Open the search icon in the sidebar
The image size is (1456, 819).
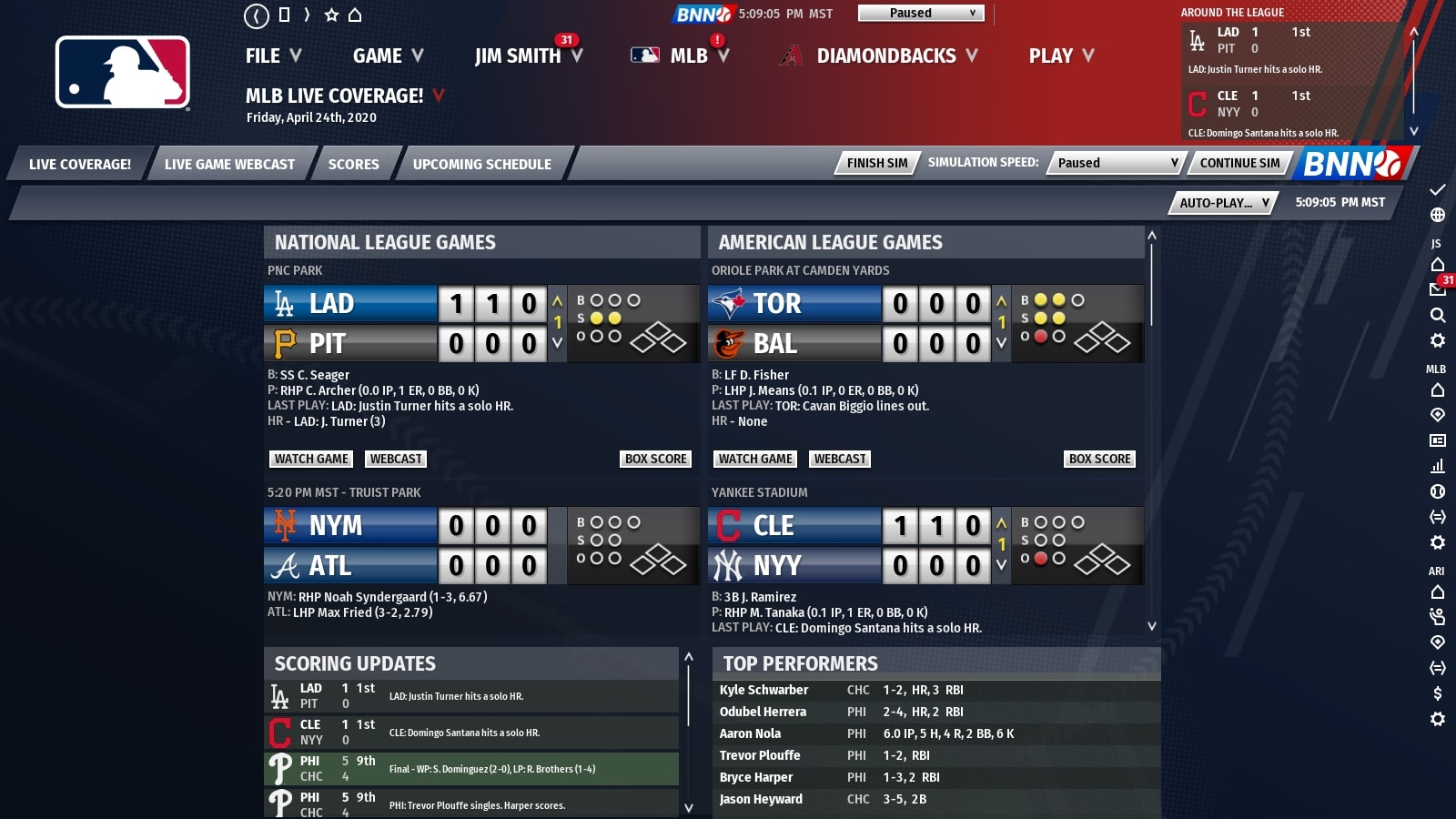click(x=1438, y=313)
